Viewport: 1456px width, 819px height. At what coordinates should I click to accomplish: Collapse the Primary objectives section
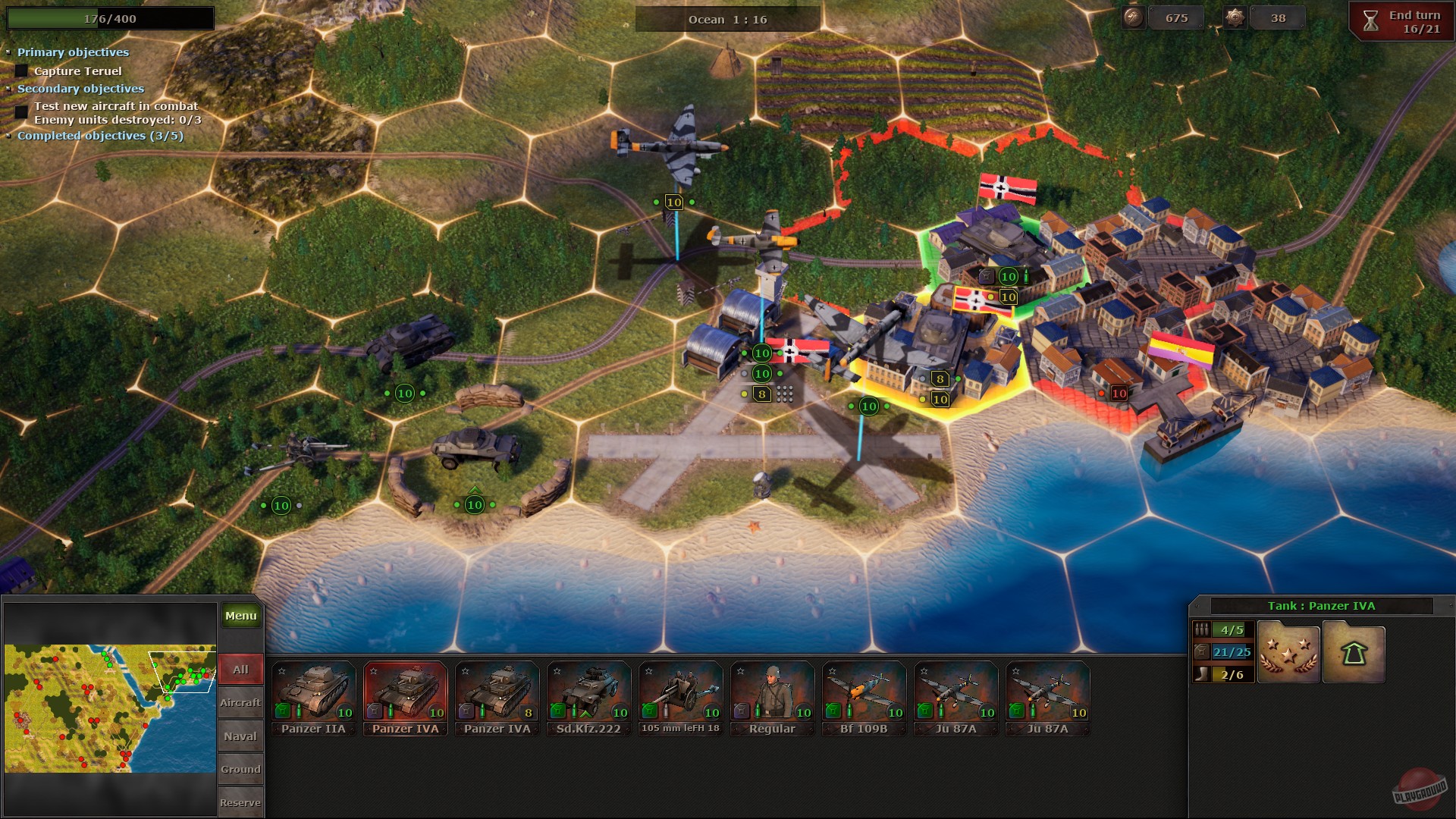[9, 52]
